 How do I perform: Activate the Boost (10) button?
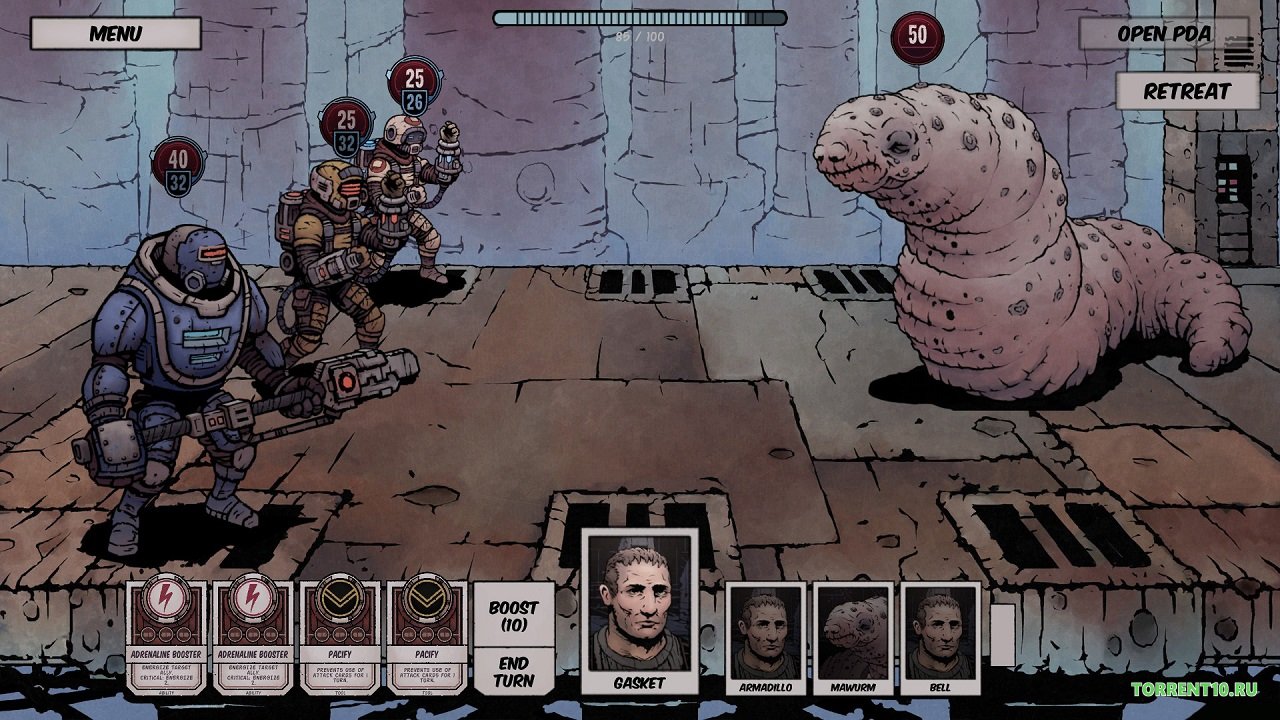point(513,615)
